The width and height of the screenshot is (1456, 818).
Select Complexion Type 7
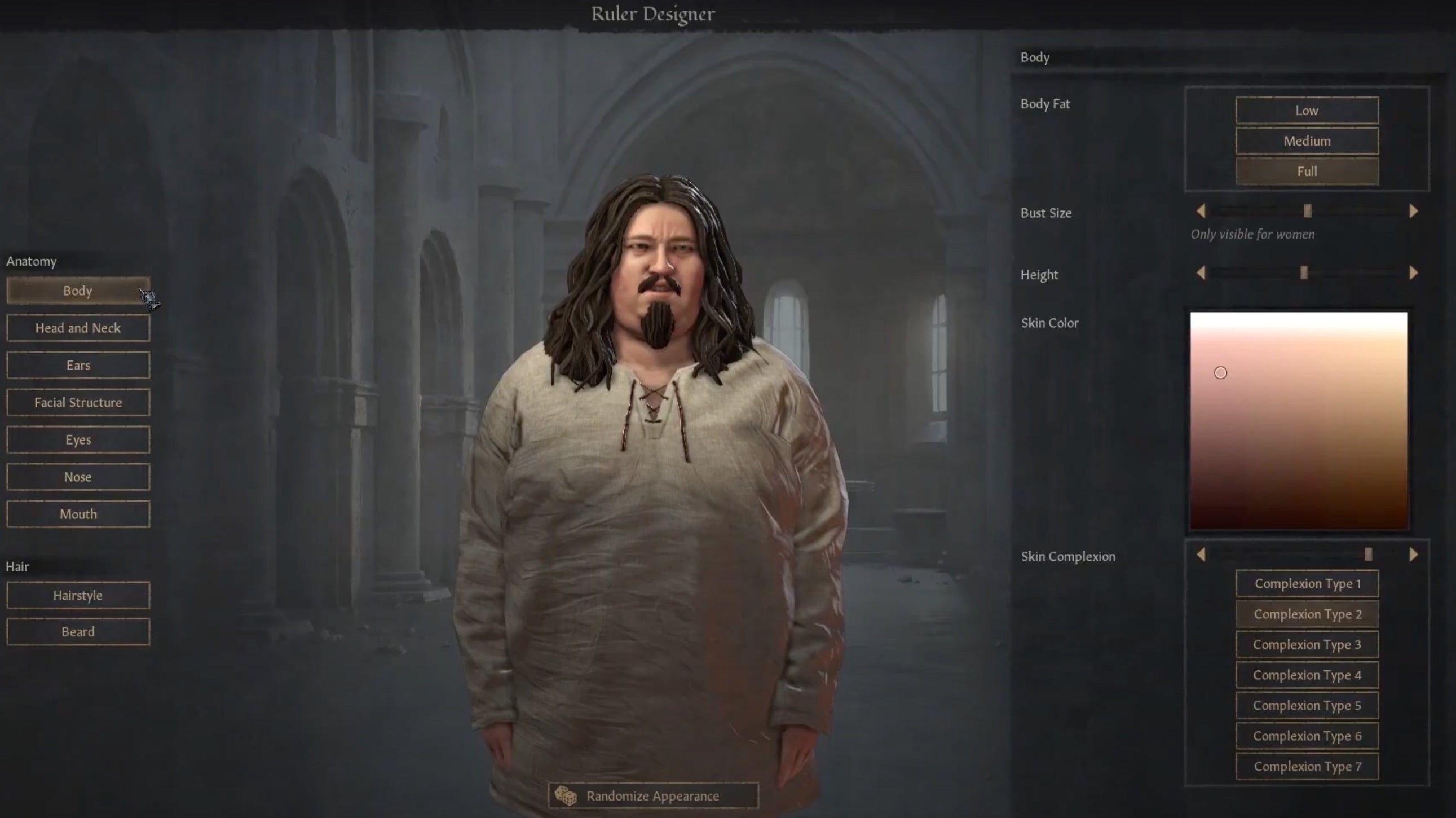pyautogui.click(x=1307, y=766)
